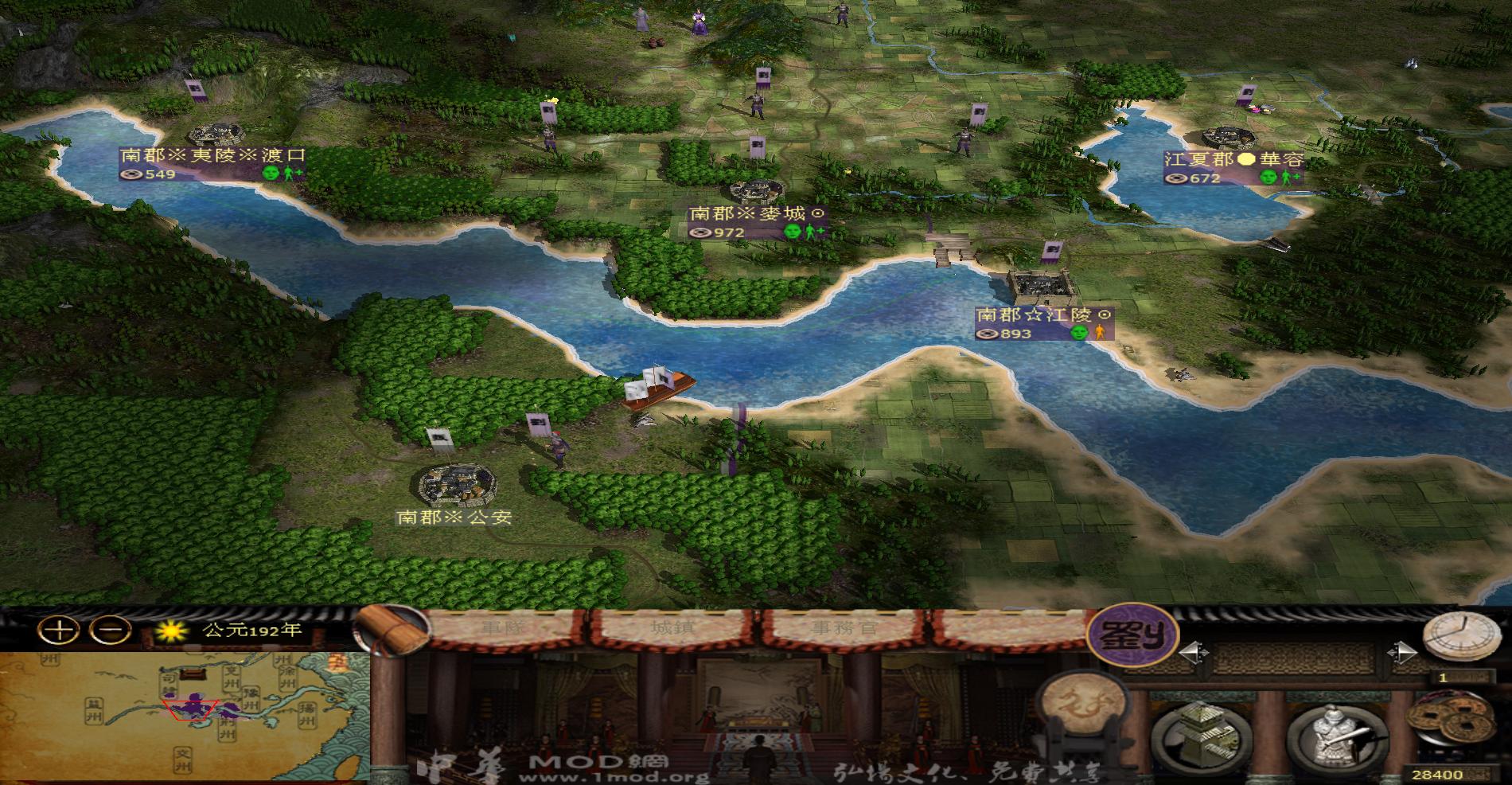Select the purple army banner near 麥城
Viewport: 1512px width, 785px height.
[x=757, y=146]
